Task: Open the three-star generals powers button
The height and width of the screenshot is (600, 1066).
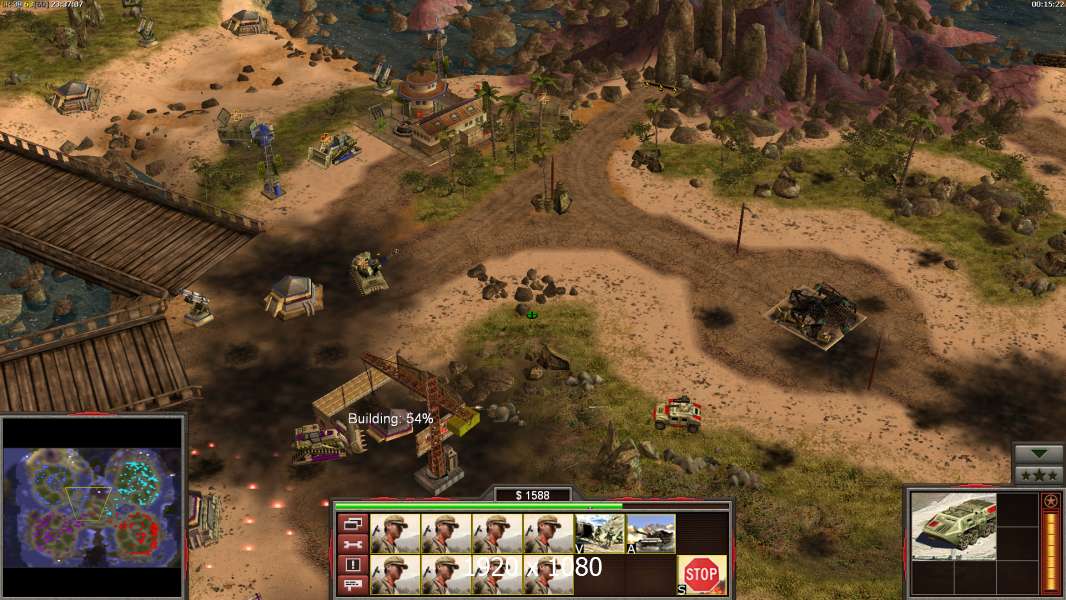Action: [1039, 475]
